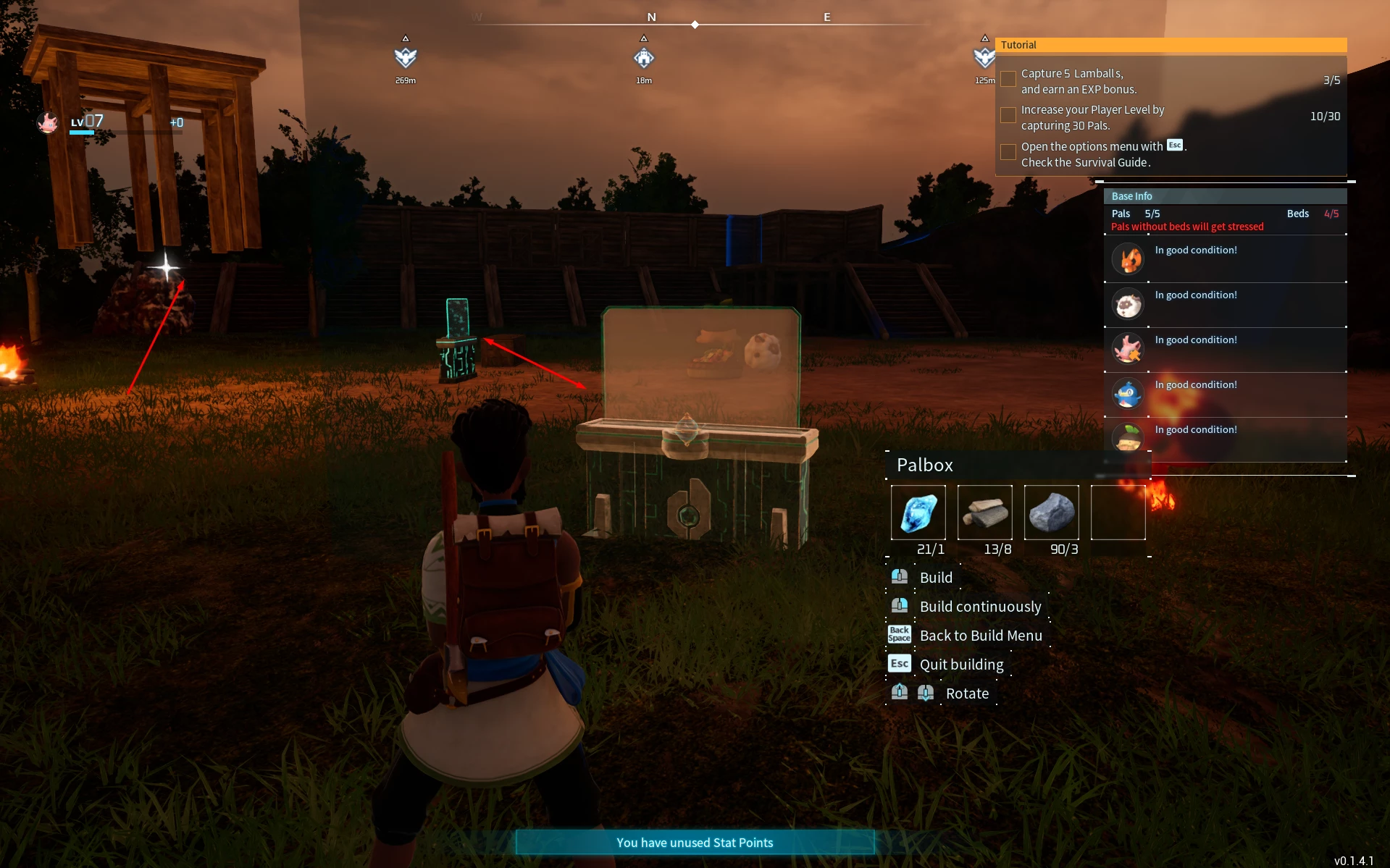This screenshot has height=868, width=1390.
Task: Select the party Pal icon beside LV 07
Action: pos(48,123)
